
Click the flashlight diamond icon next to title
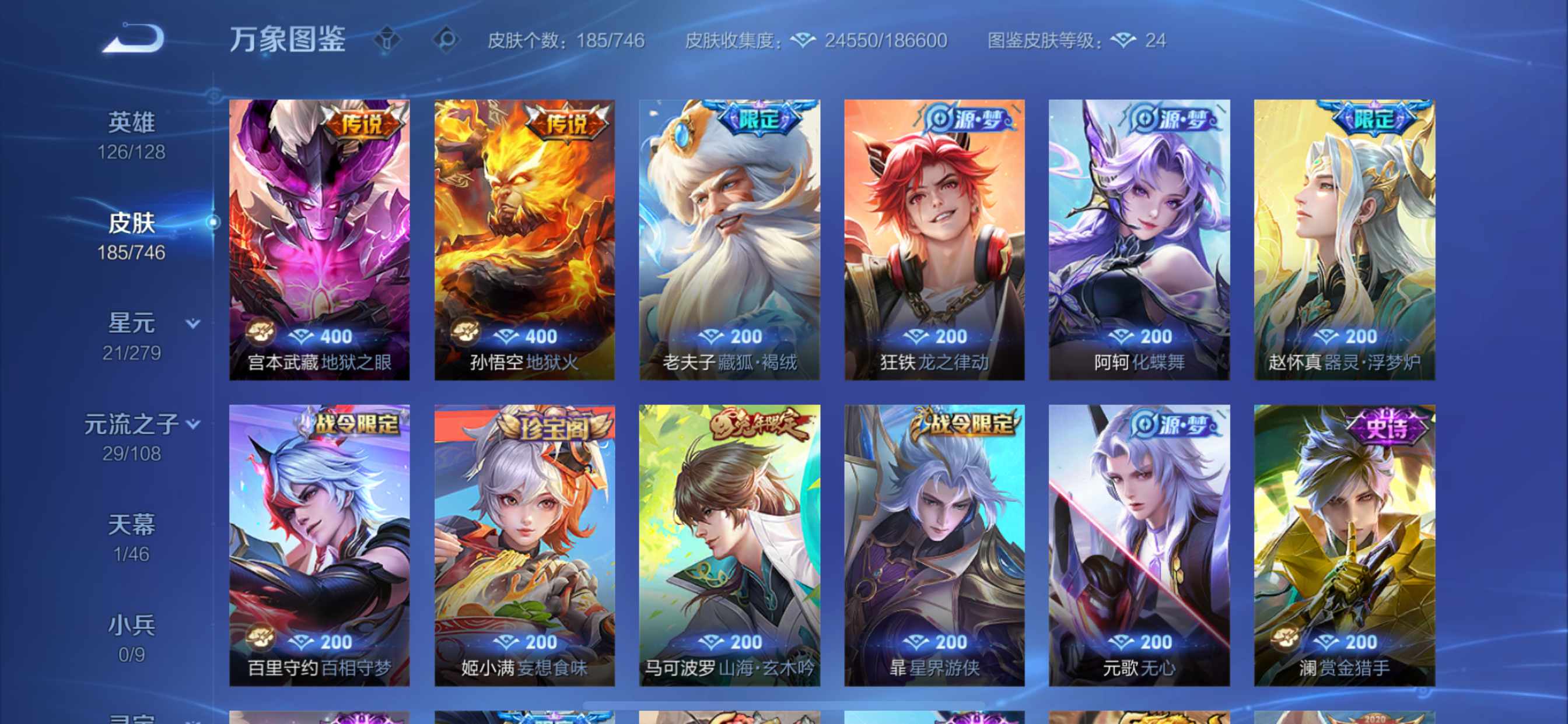pyautogui.click(x=387, y=41)
